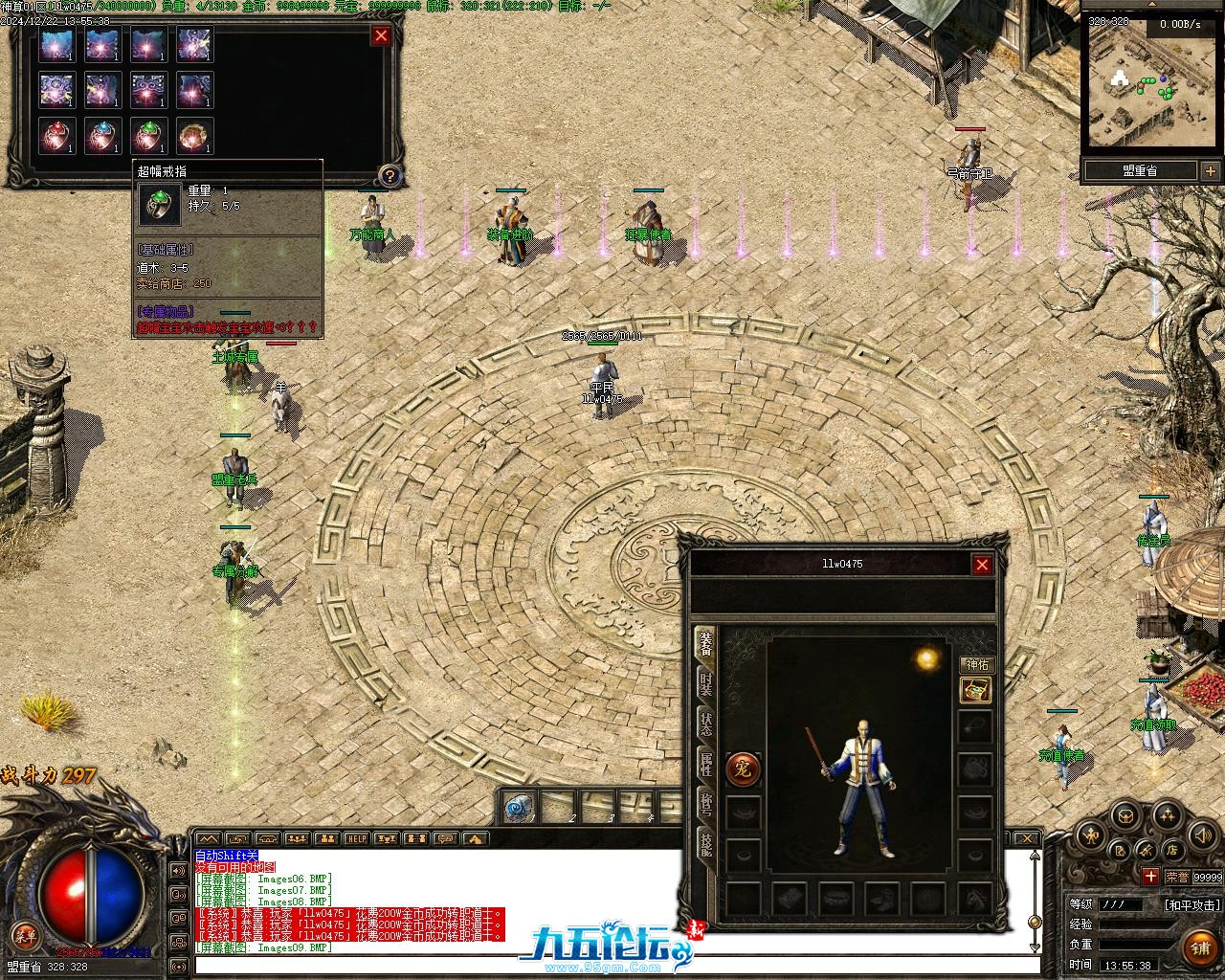Viewport: 1225px width, 980px height.
Task: Show the 属性 attributes tab
Action: [x=705, y=765]
